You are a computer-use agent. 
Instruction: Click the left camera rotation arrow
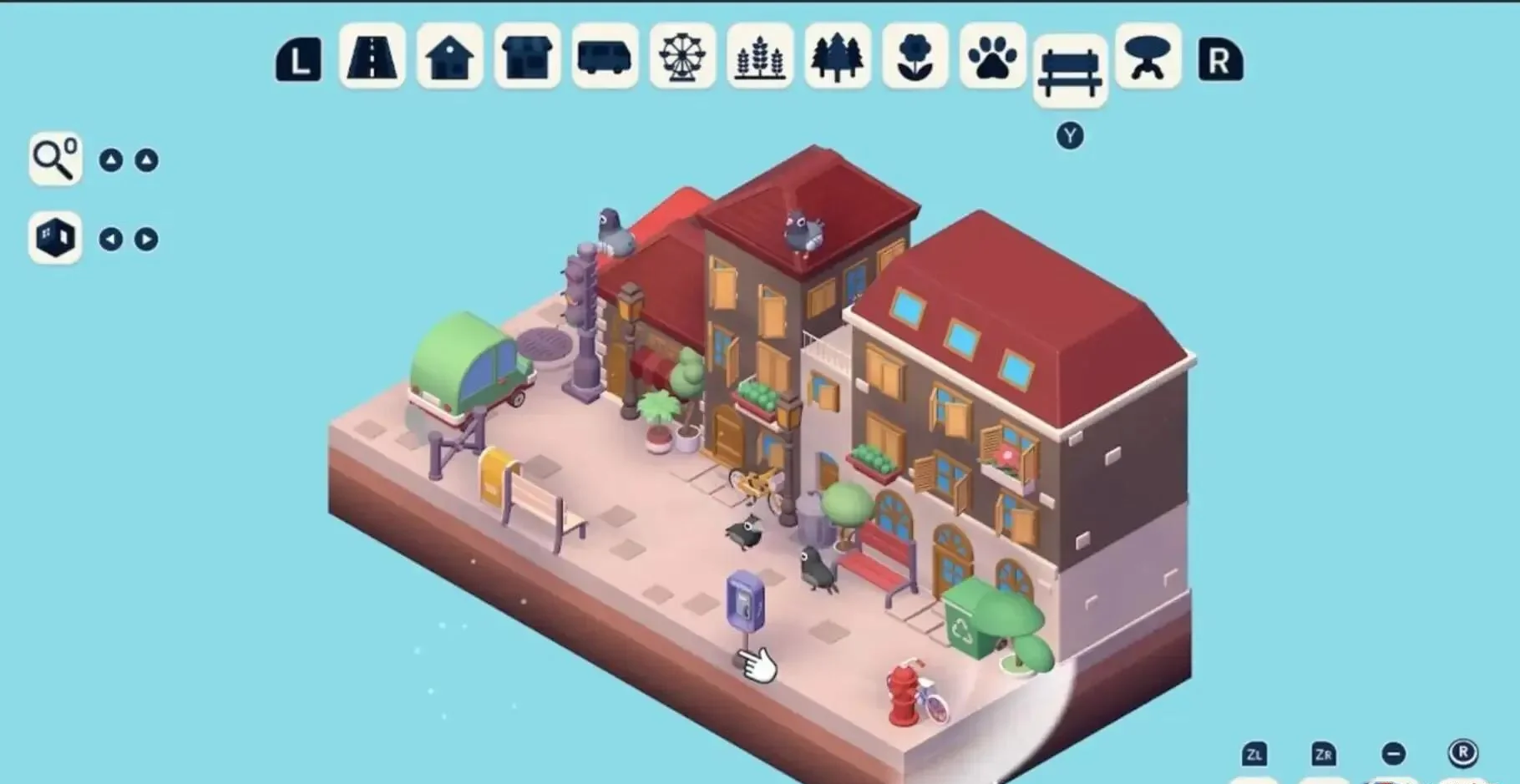(x=113, y=238)
